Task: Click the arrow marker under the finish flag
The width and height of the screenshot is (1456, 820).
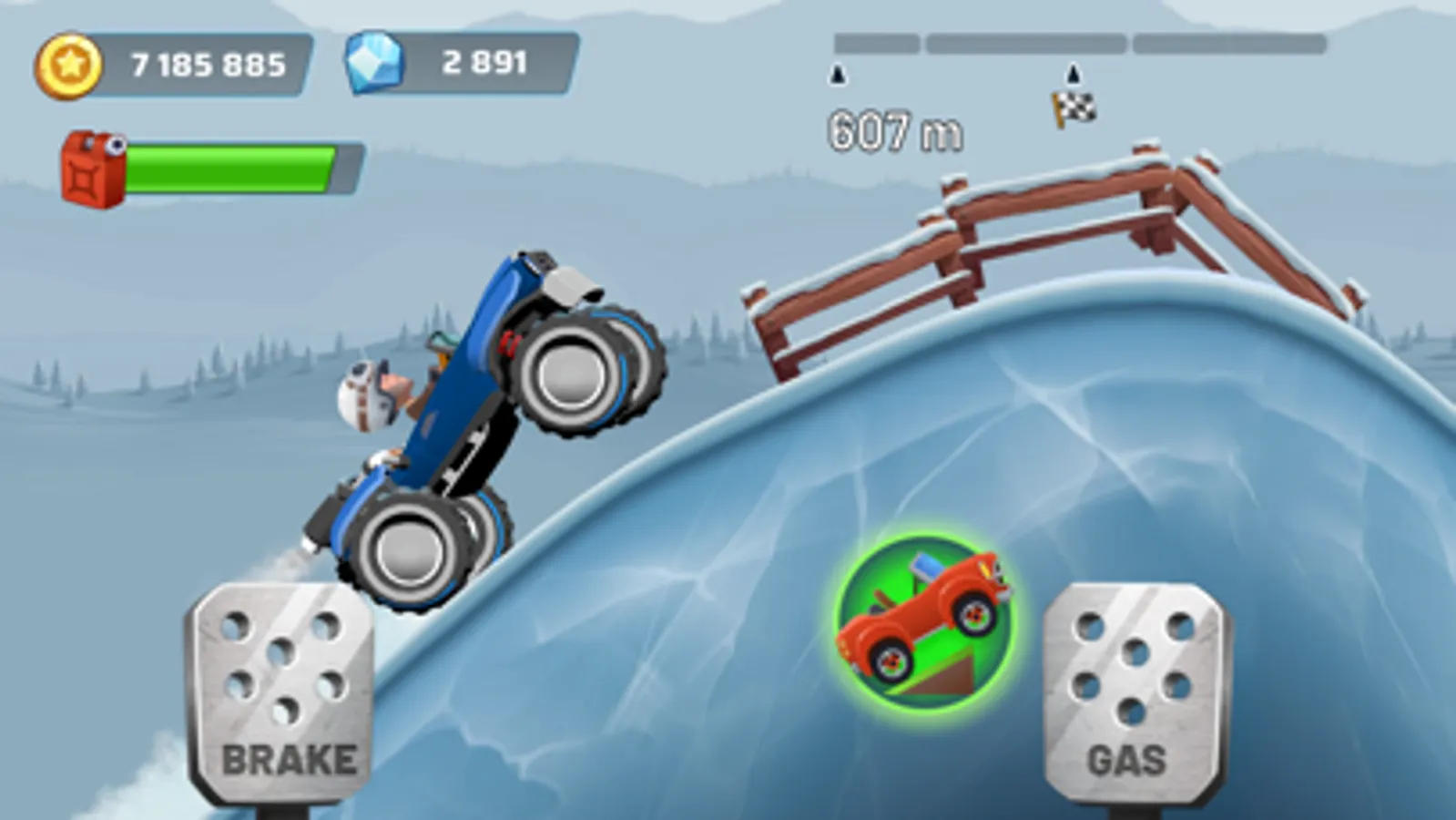Action: pyautogui.click(x=1072, y=71)
